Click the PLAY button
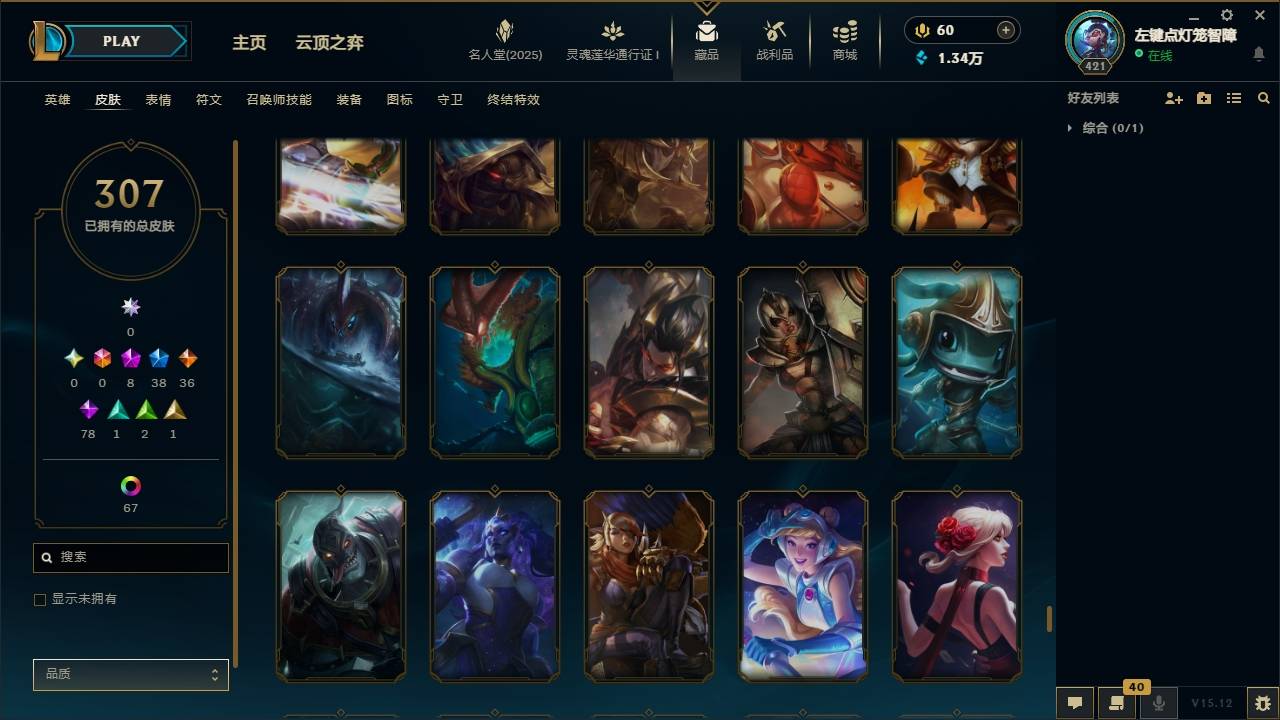This screenshot has height=720, width=1280. click(120, 41)
